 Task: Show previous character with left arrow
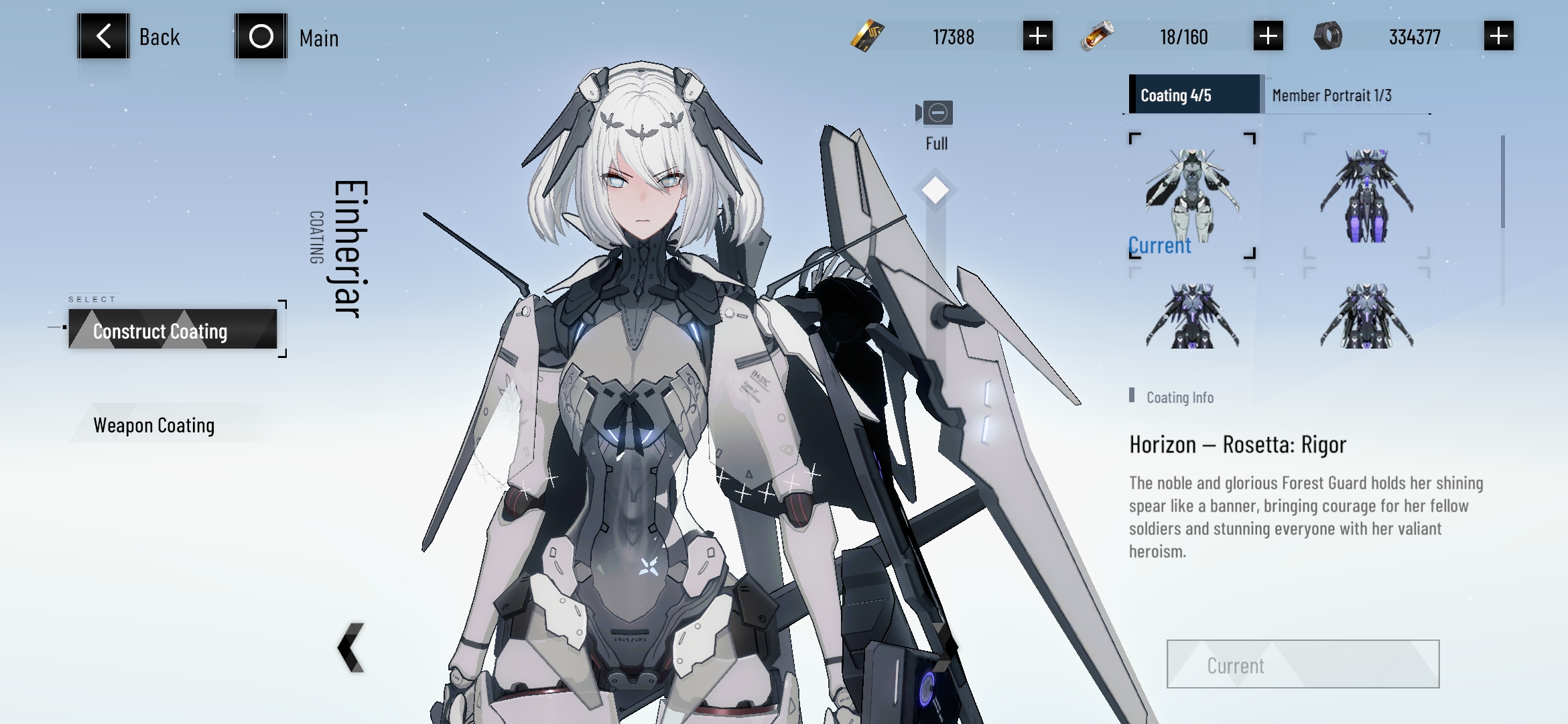tap(351, 647)
